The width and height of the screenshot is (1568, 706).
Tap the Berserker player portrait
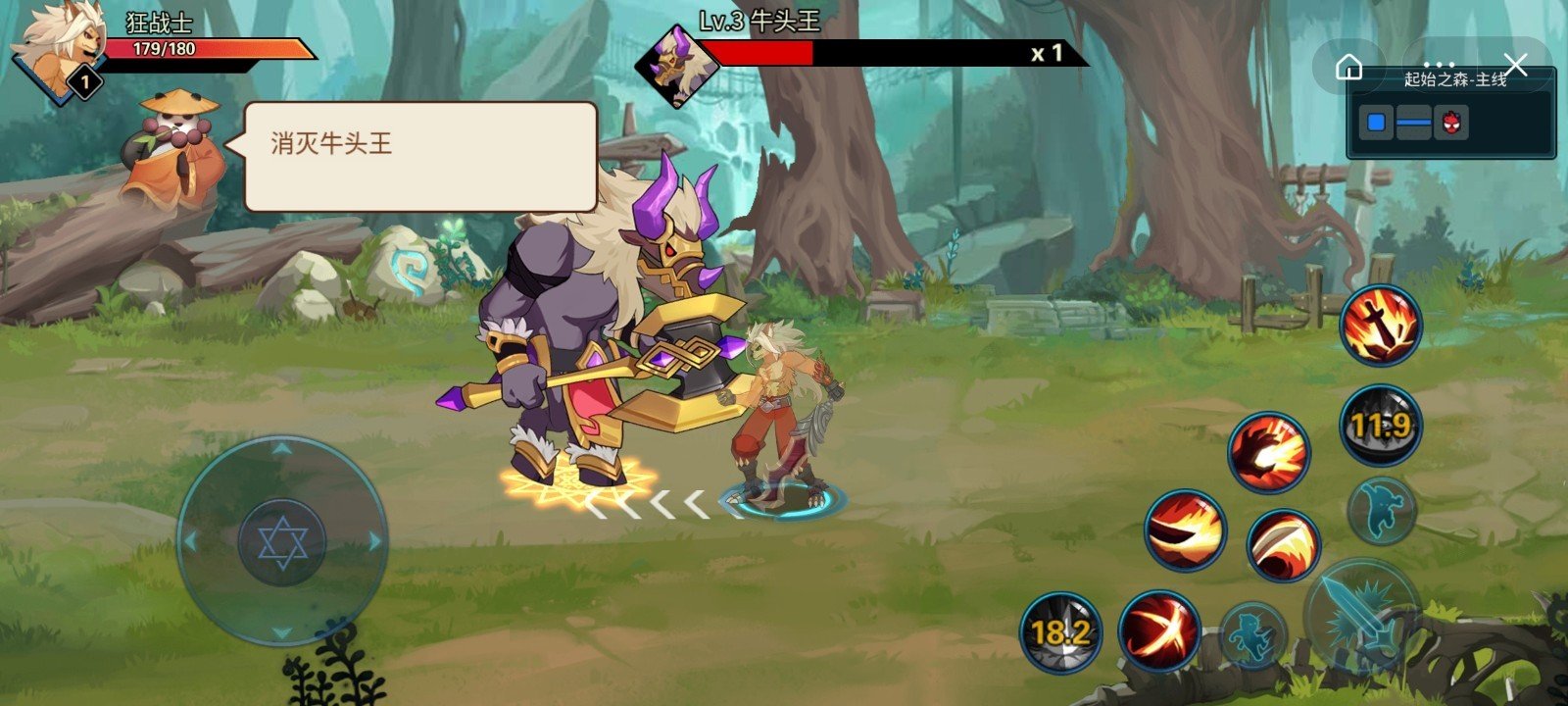click(61, 47)
